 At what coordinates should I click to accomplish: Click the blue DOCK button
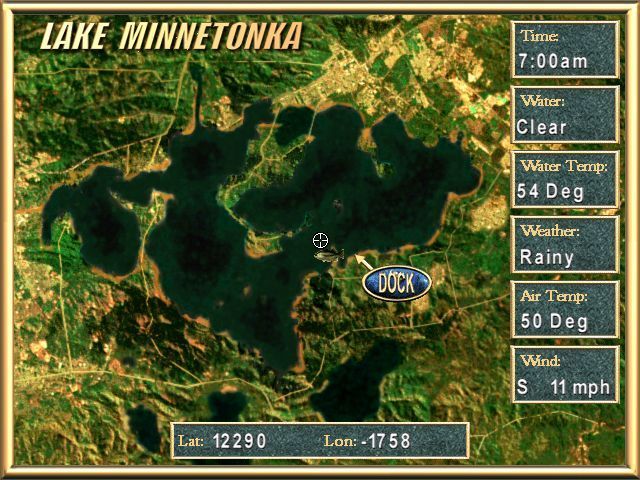[x=396, y=282]
